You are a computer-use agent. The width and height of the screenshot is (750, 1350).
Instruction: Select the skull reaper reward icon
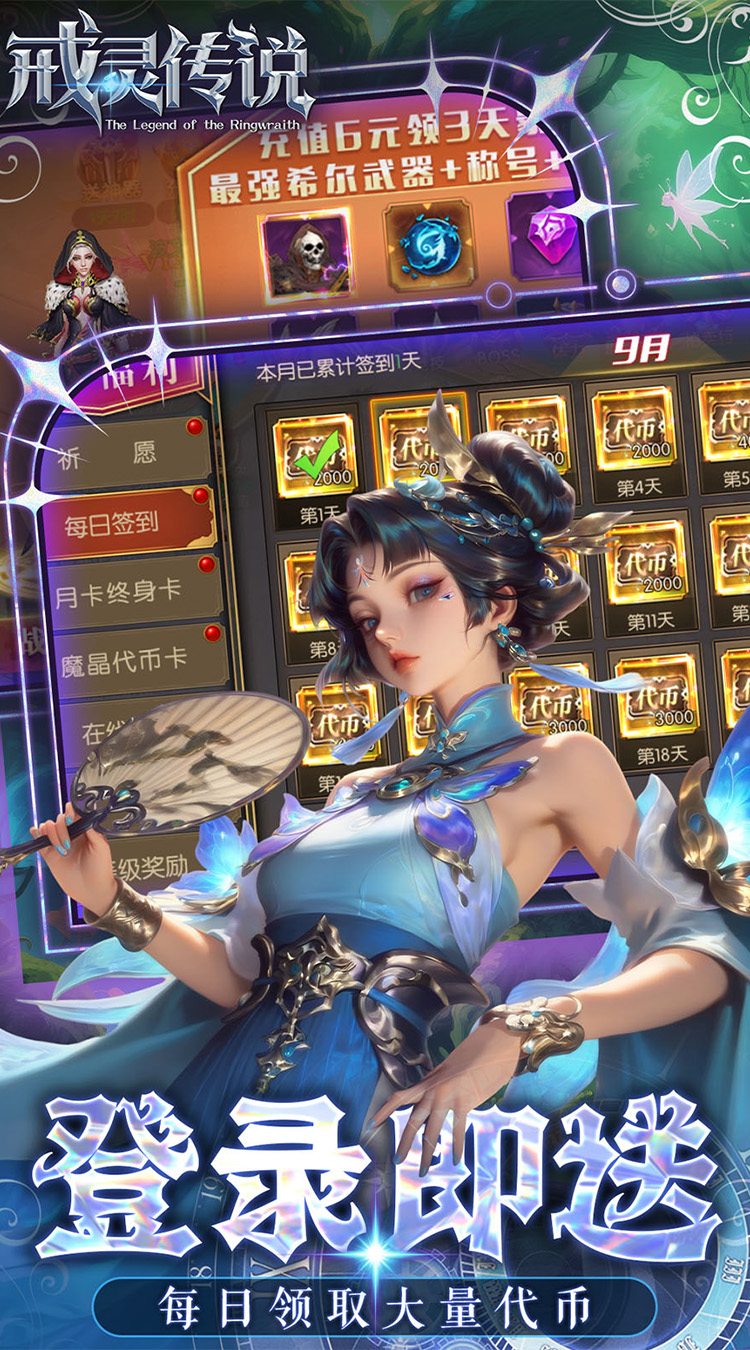[306, 253]
